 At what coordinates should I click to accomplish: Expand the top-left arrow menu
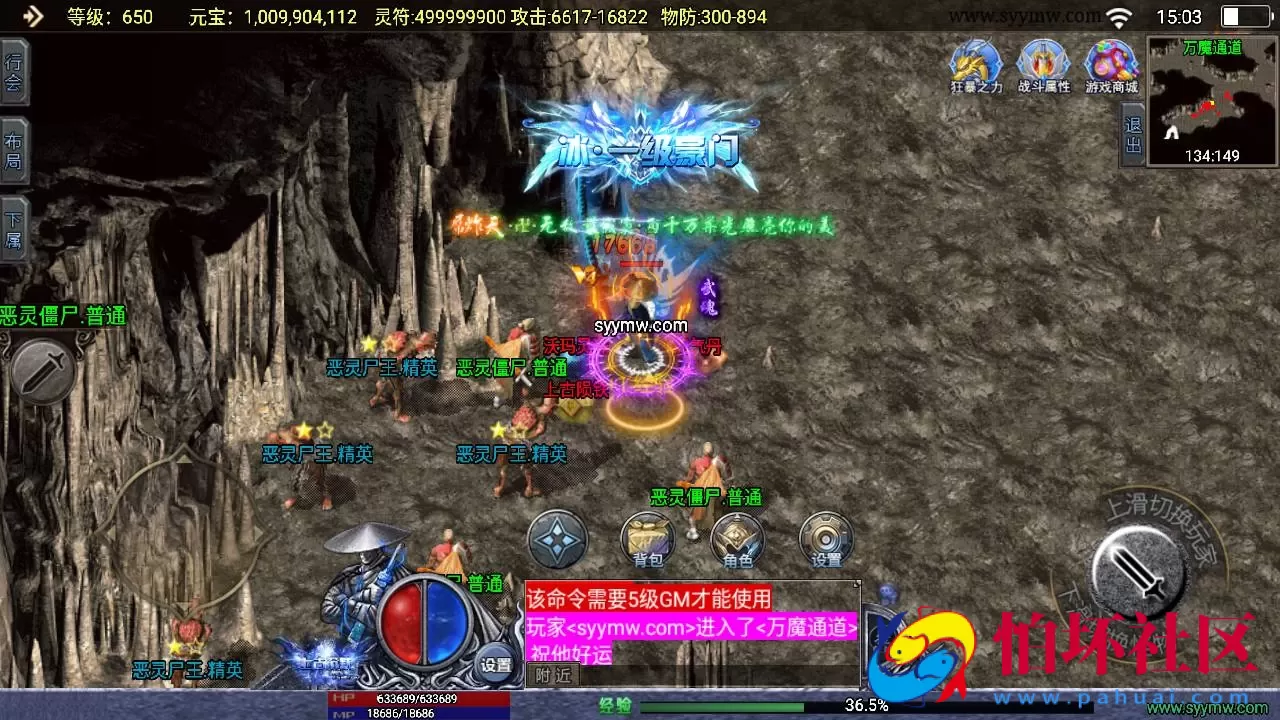pos(33,16)
